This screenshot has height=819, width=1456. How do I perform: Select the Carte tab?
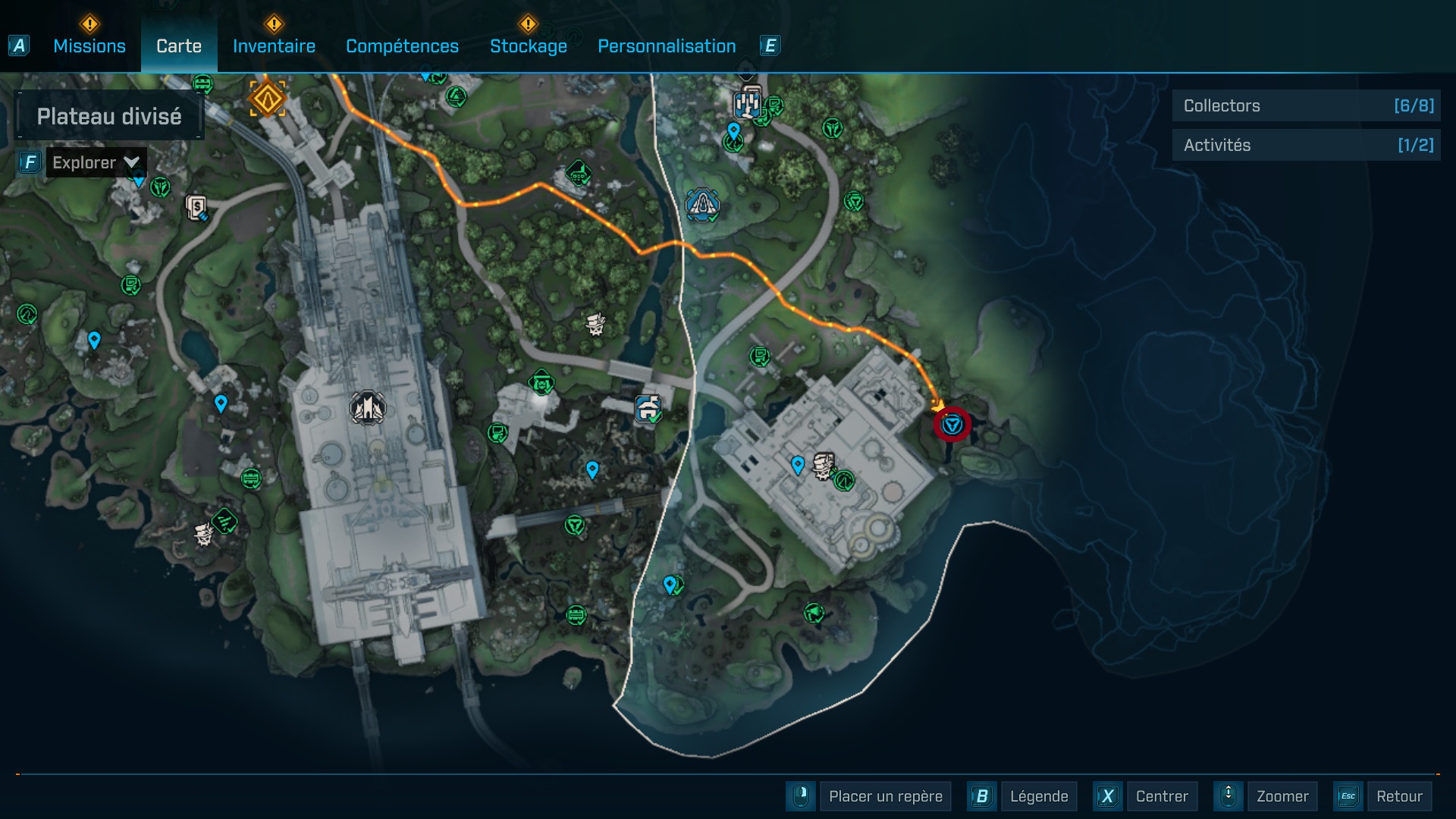[x=179, y=46]
